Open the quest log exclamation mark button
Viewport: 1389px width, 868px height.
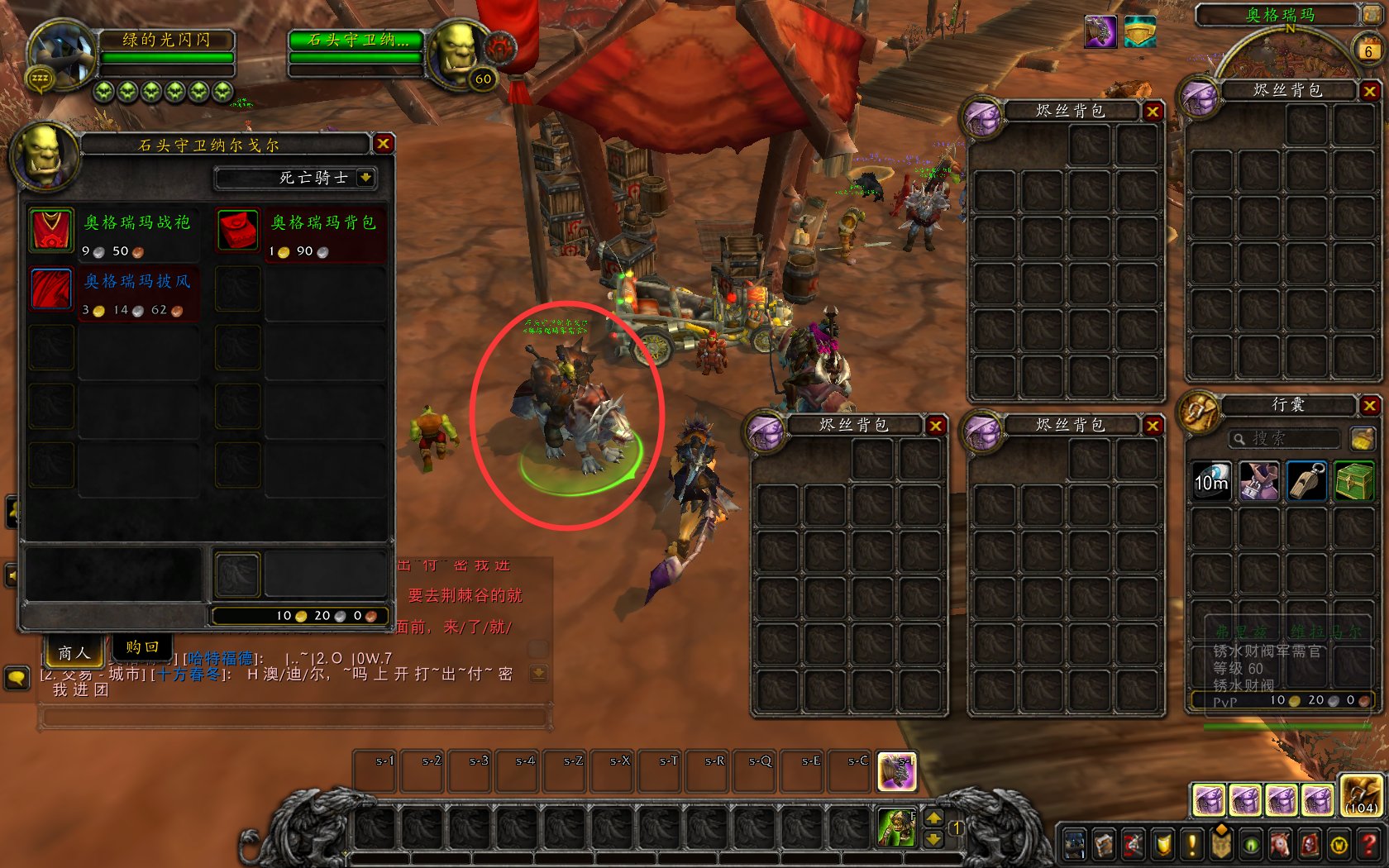point(1191,843)
